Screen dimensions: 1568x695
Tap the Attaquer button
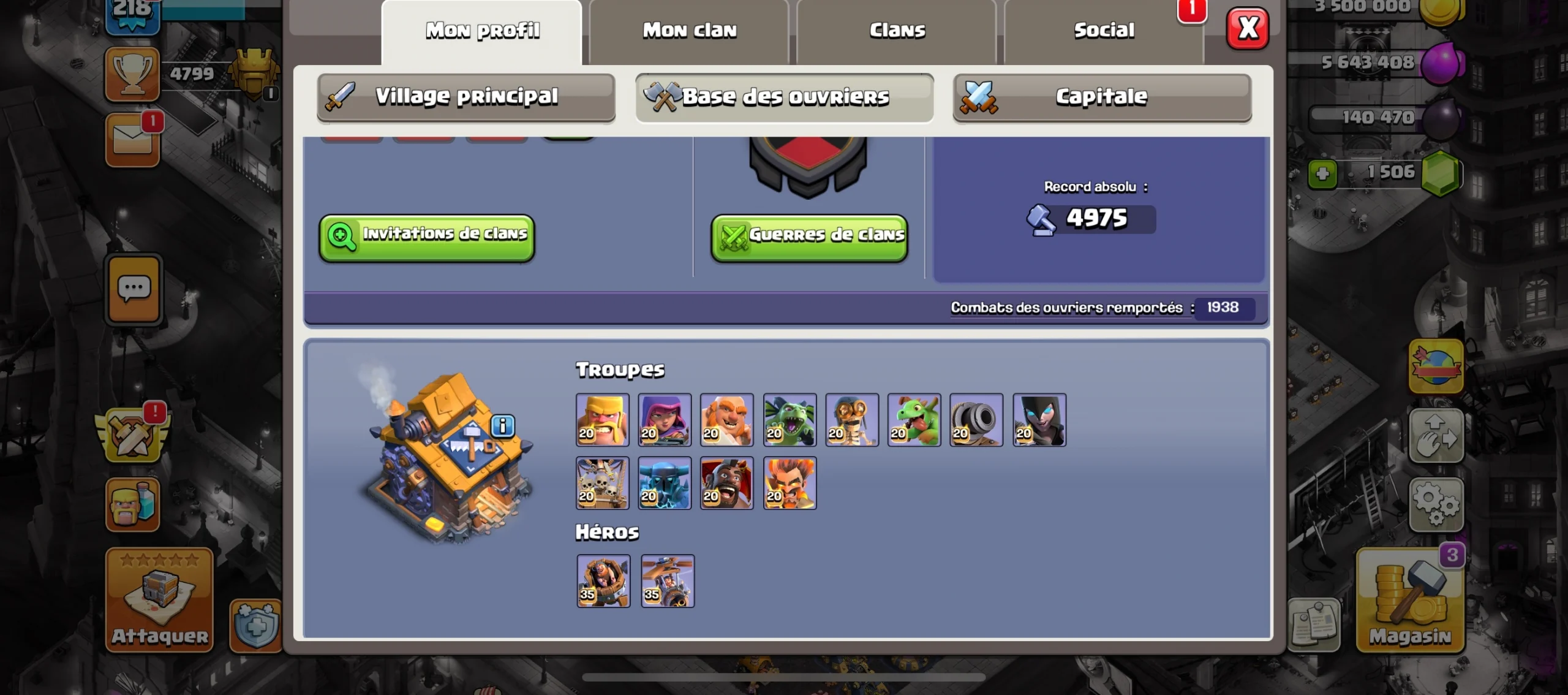click(159, 599)
